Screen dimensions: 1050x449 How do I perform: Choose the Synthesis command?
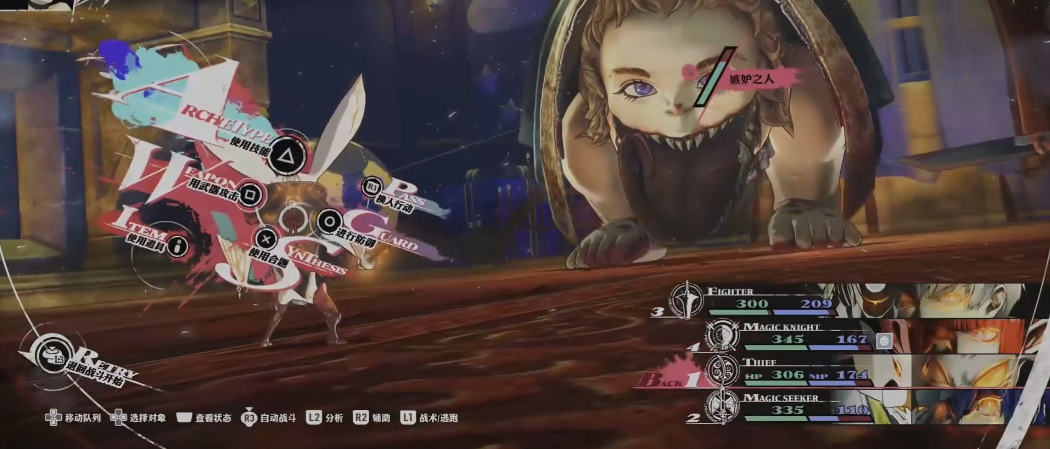pyautogui.click(x=266, y=238)
